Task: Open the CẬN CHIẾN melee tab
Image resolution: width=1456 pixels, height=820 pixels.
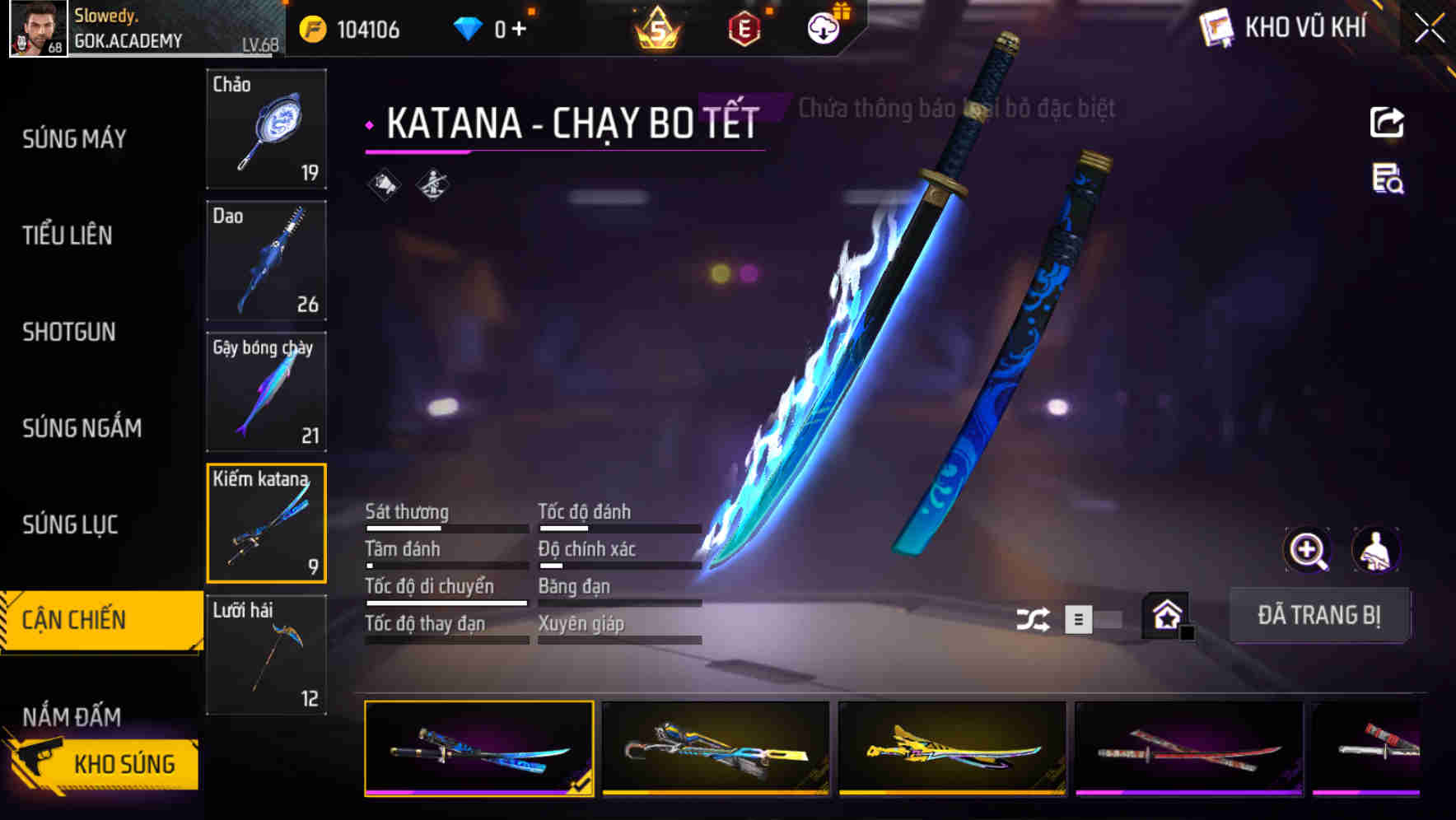Action: tap(74, 617)
